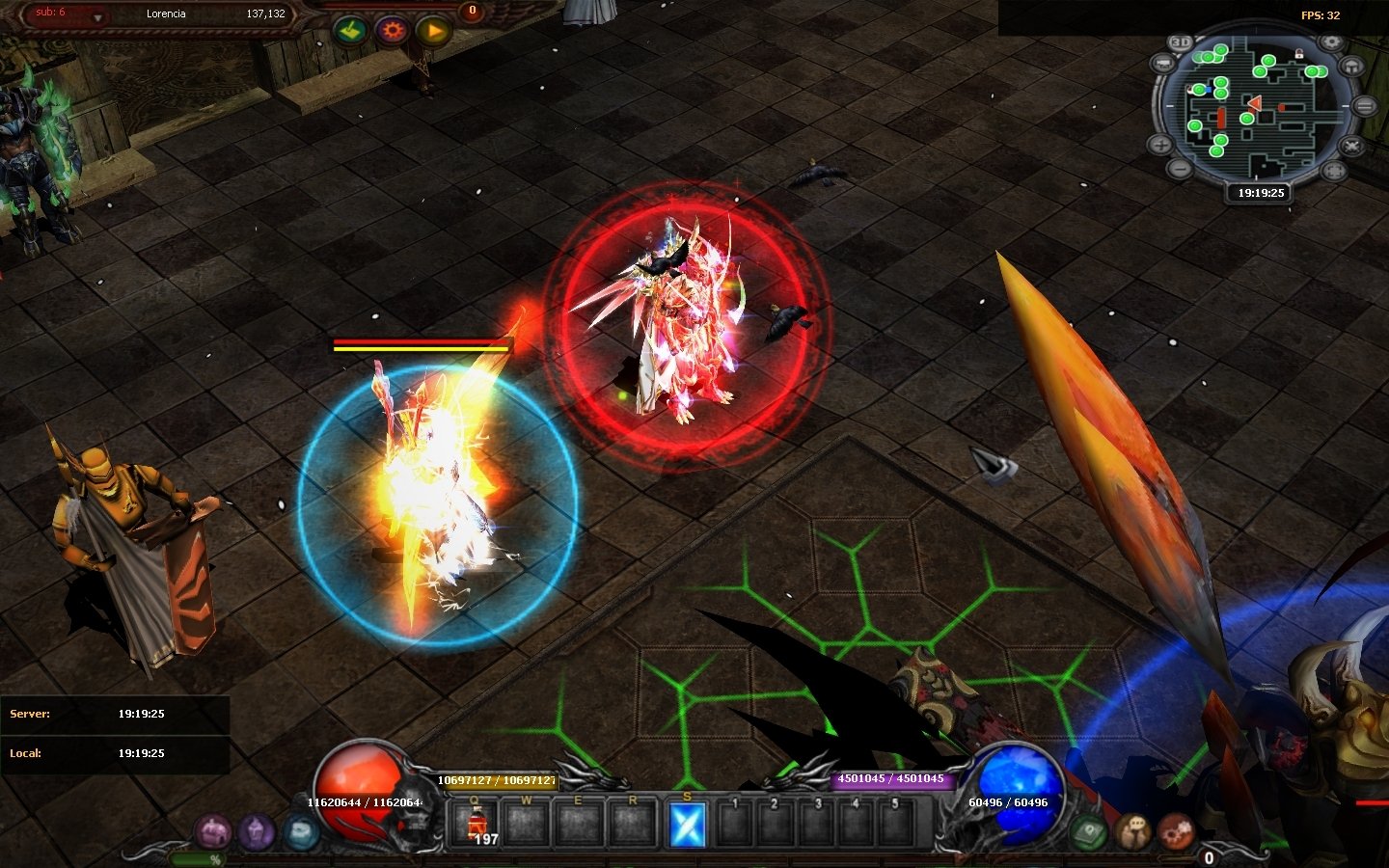Zoom out the minimap with the minus button
This screenshot has width=1389, height=868.
pos(1180,168)
